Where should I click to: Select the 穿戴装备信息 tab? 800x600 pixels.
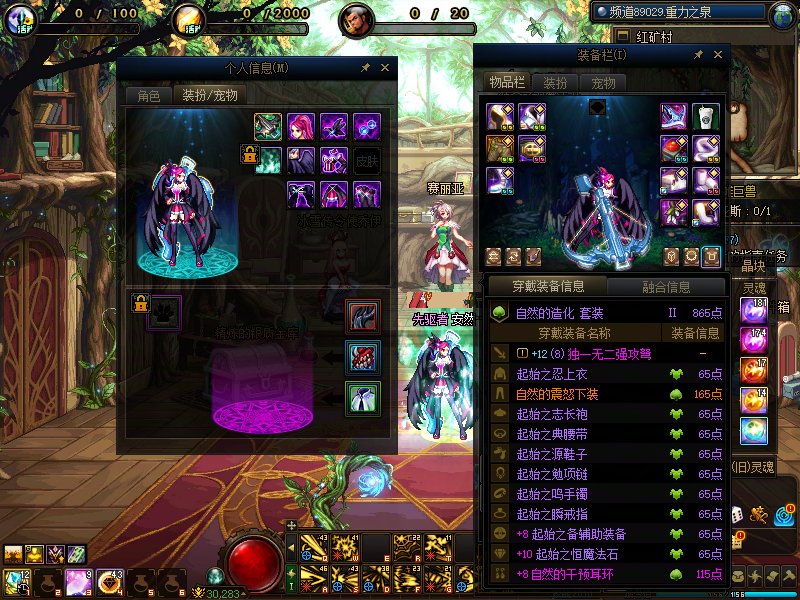click(x=548, y=287)
